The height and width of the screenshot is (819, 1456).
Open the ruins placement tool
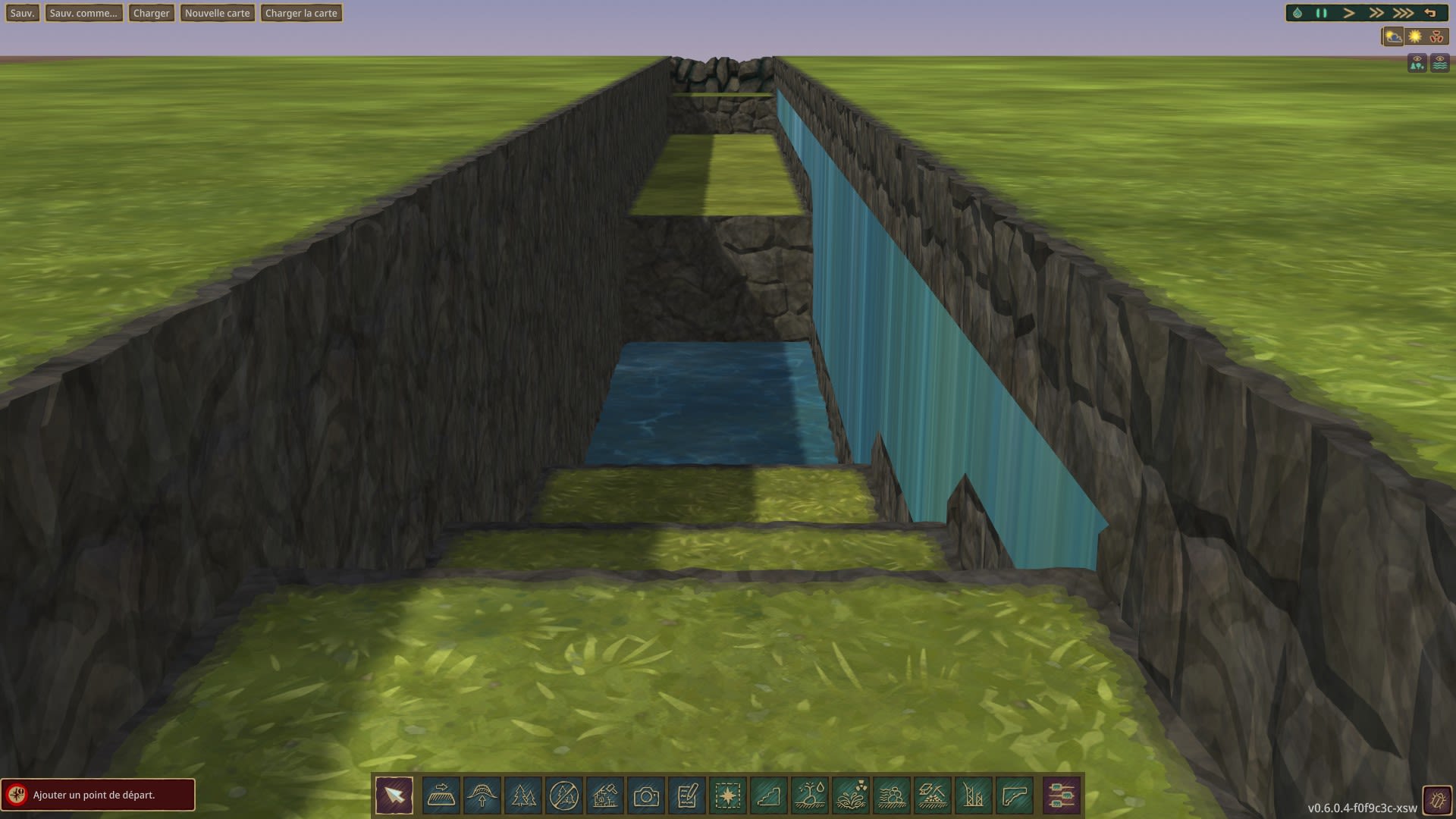pos(605,795)
